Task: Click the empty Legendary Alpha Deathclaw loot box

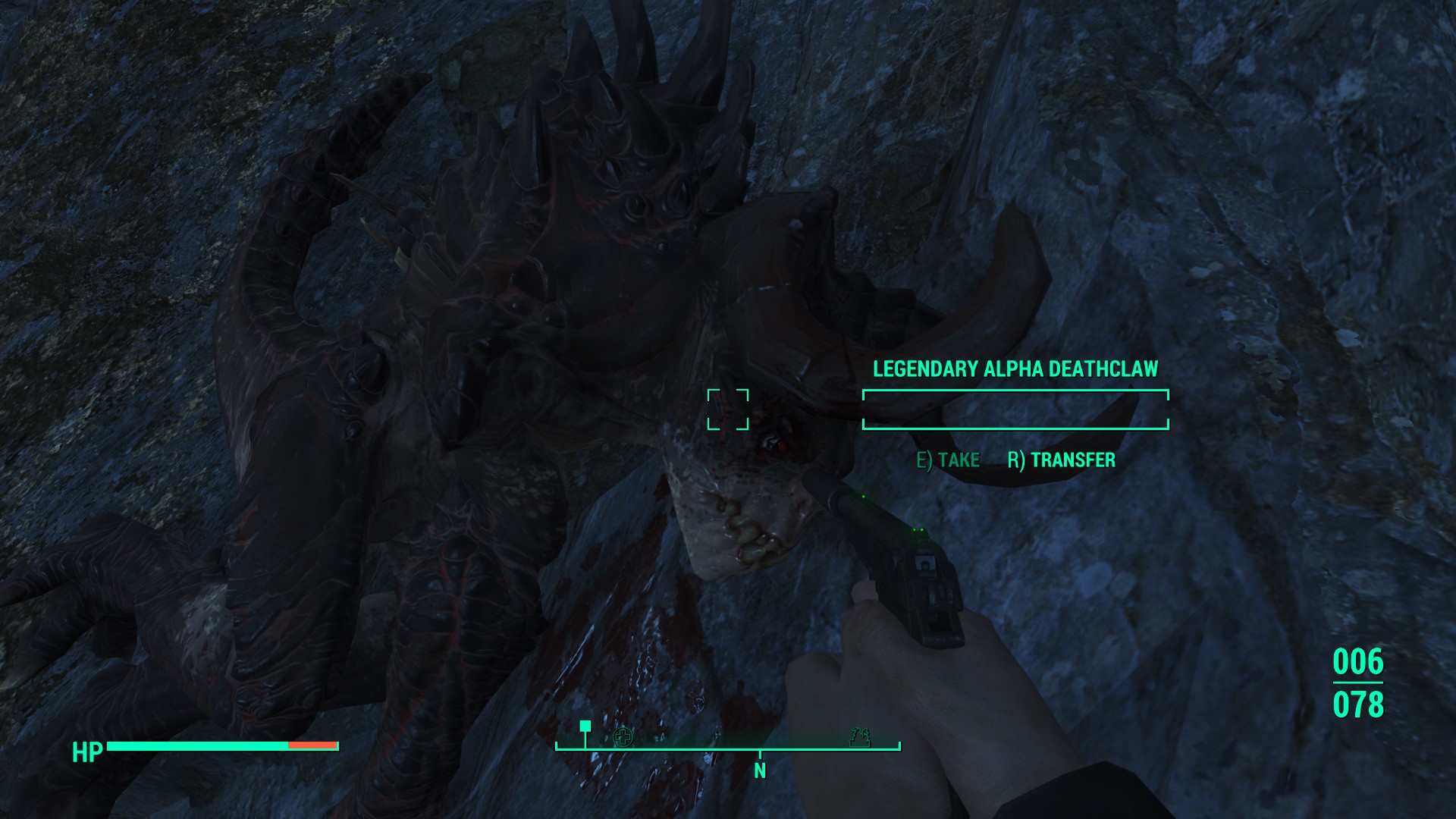Action: click(1015, 409)
